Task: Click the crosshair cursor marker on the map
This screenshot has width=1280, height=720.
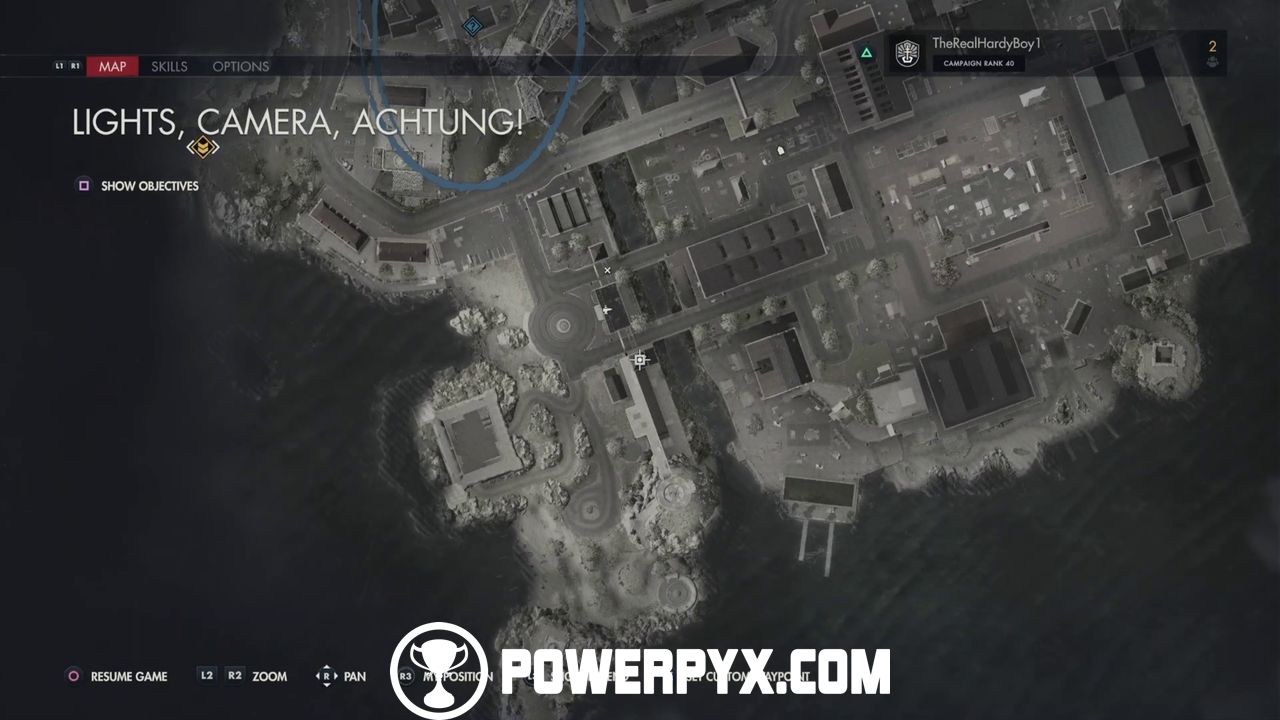Action: point(640,360)
